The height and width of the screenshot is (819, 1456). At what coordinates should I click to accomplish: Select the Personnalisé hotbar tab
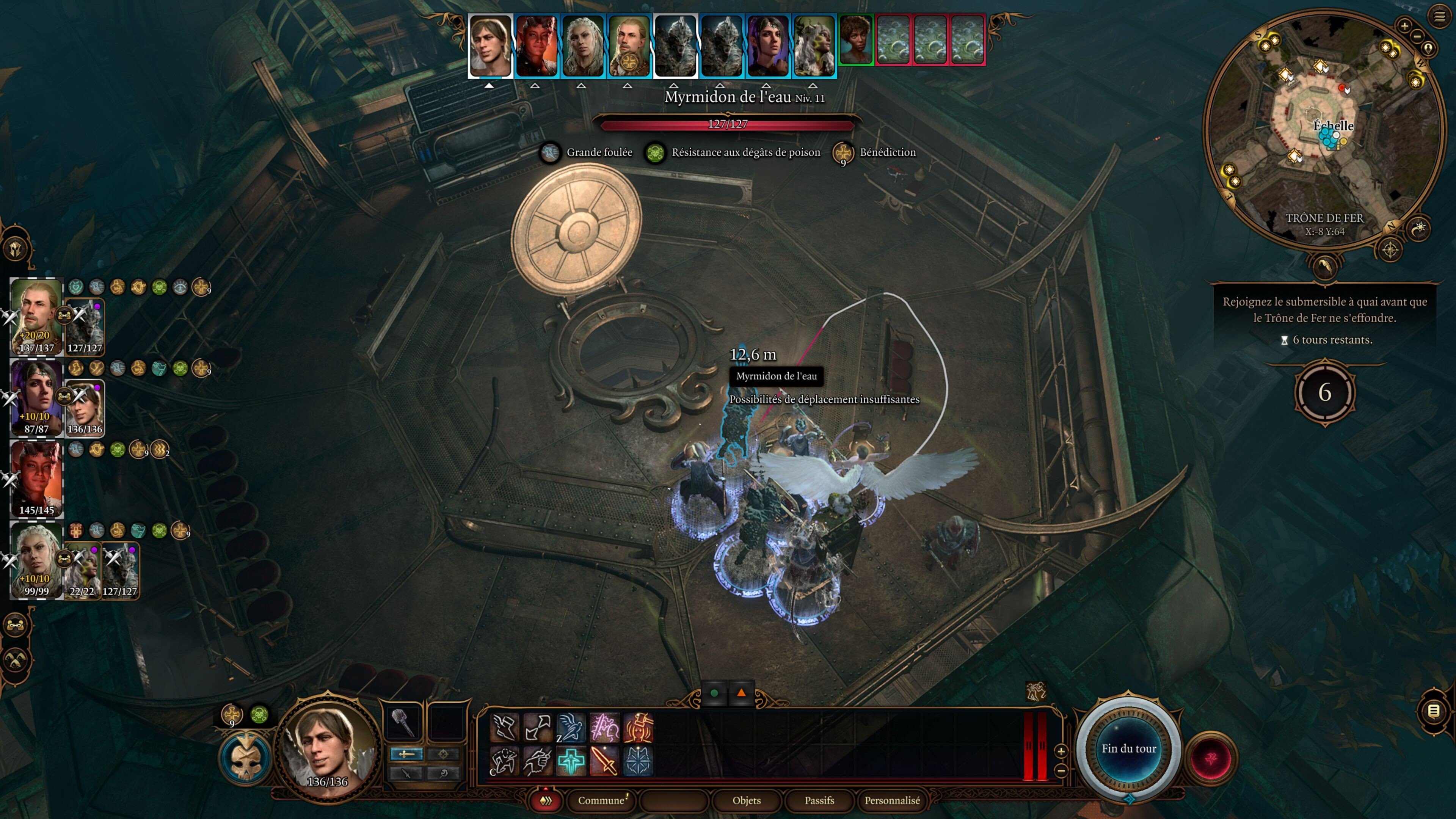pyautogui.click(x=892, y=800)
